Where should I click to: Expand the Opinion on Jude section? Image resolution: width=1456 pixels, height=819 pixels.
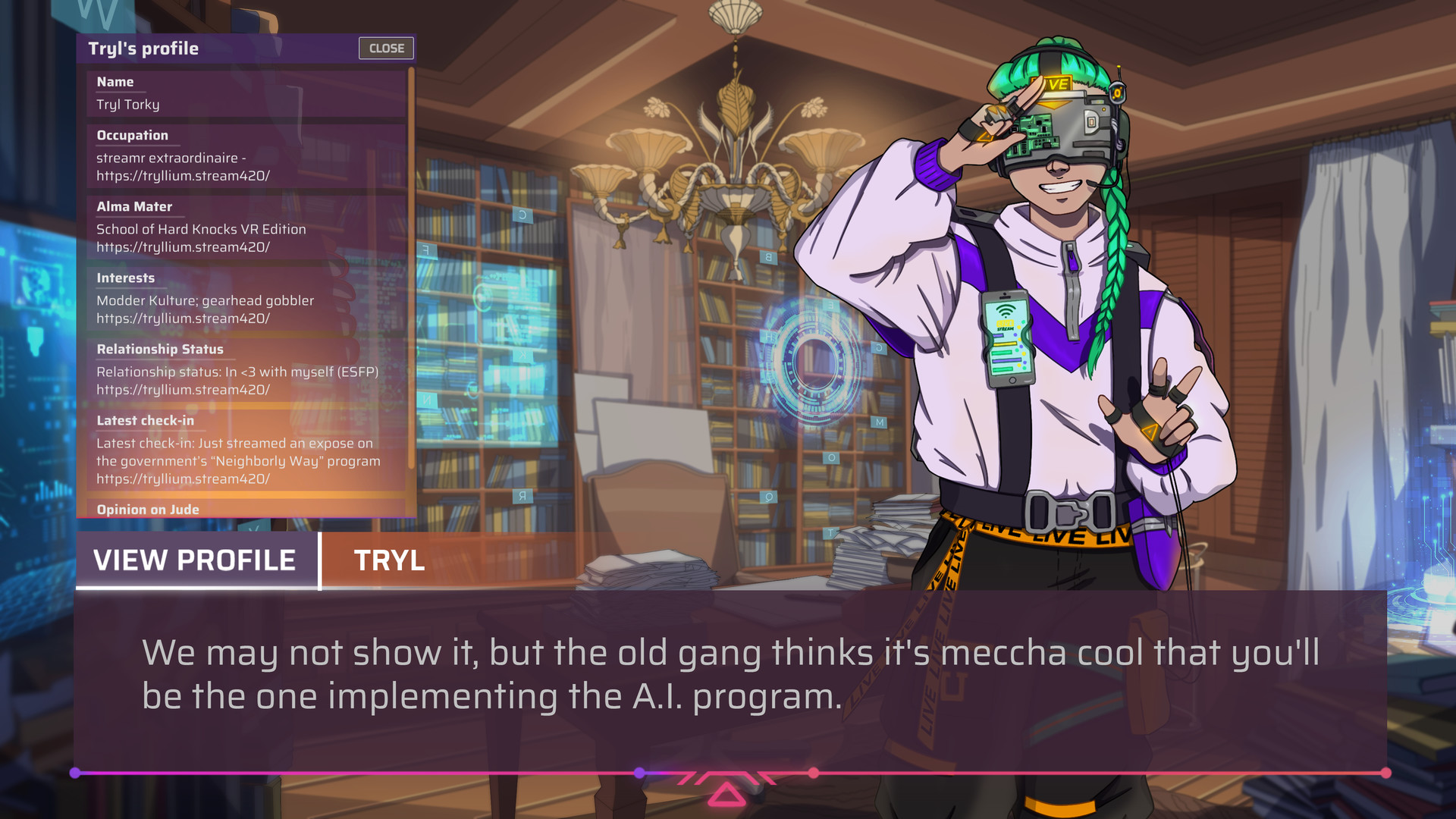(x=147, y=510)
